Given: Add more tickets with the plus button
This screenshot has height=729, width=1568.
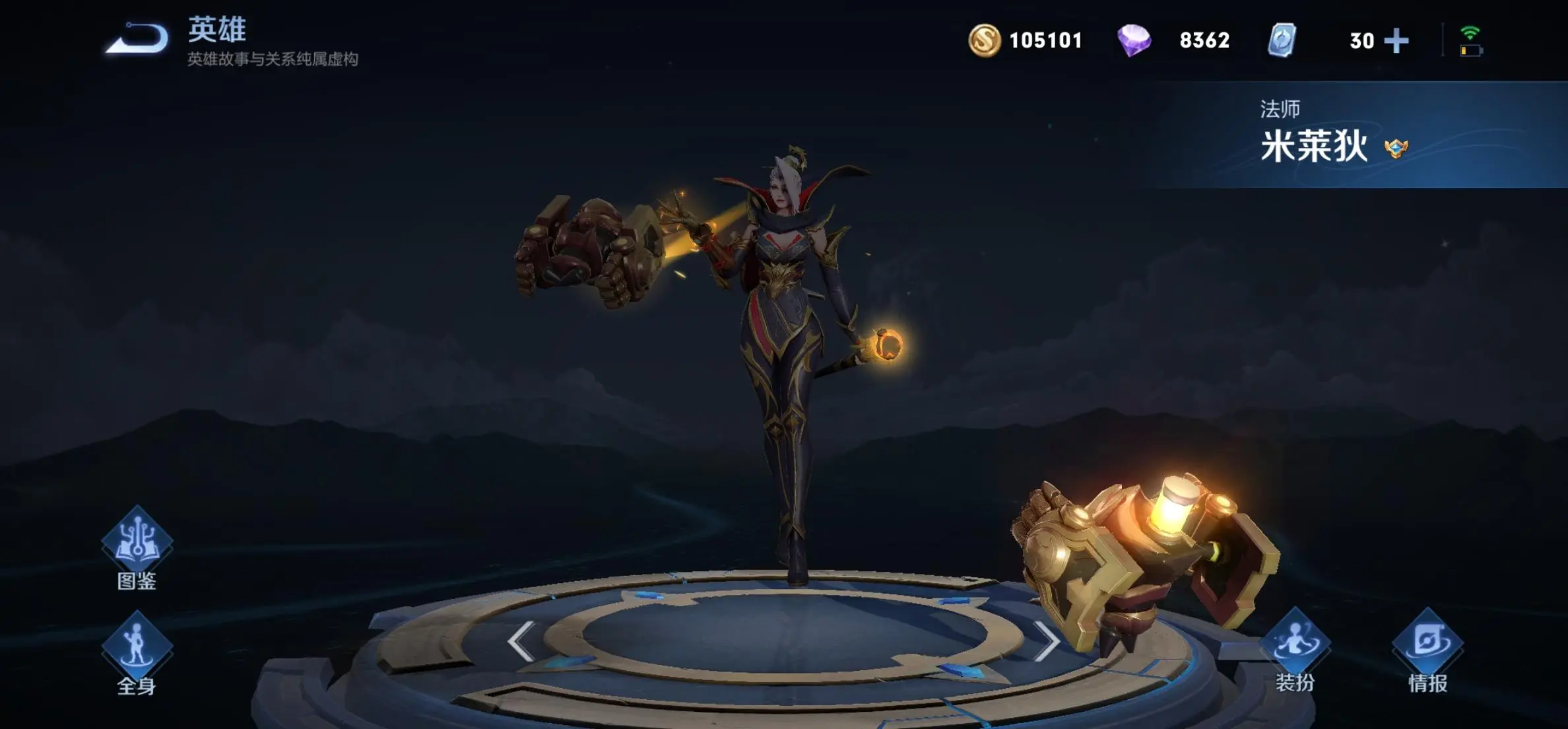Looking at the screenshot, I should tap(1396, 41).
